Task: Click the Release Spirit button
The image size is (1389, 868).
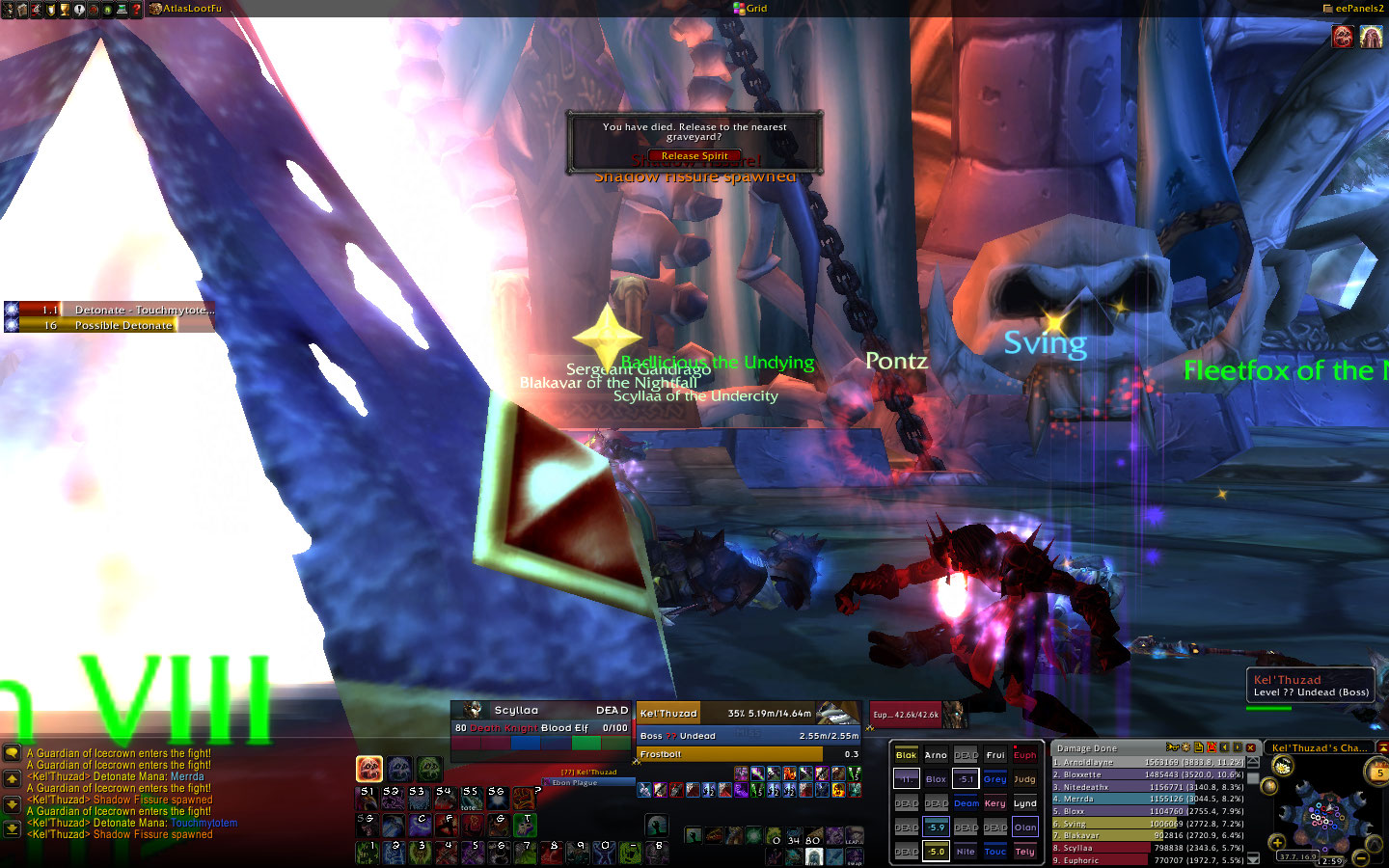Action: tap(694, 155)
